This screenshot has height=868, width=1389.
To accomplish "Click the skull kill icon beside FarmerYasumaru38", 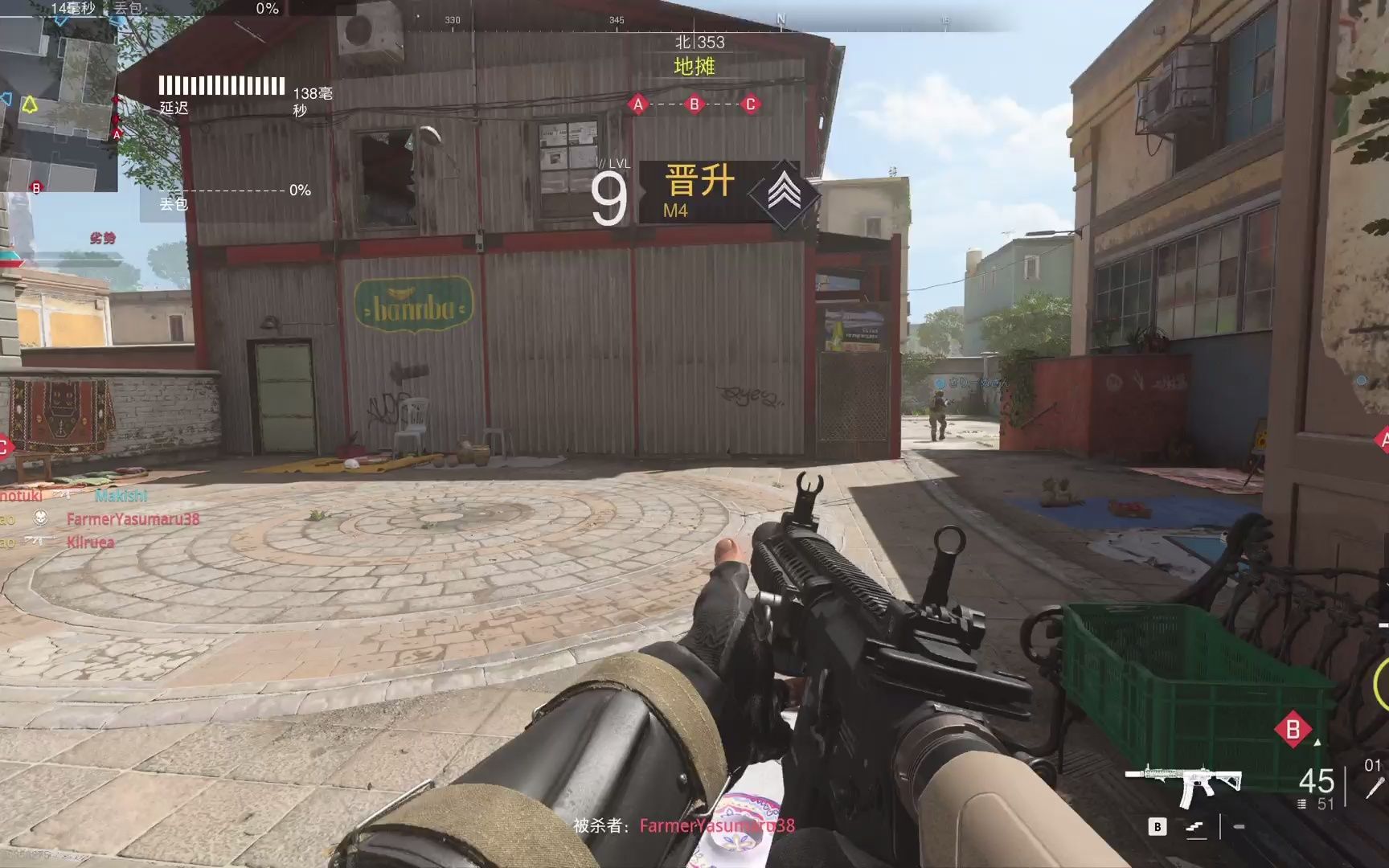I will [41, 518].
